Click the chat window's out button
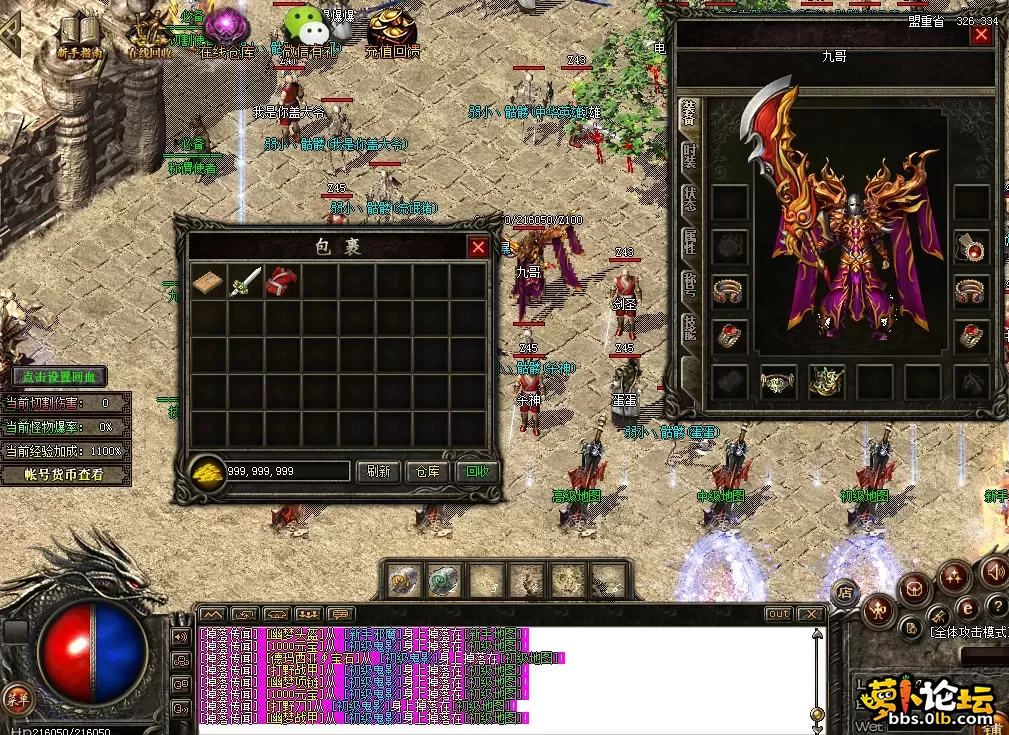The height and width of the screenshot is (735, 1009). [778, 614]
